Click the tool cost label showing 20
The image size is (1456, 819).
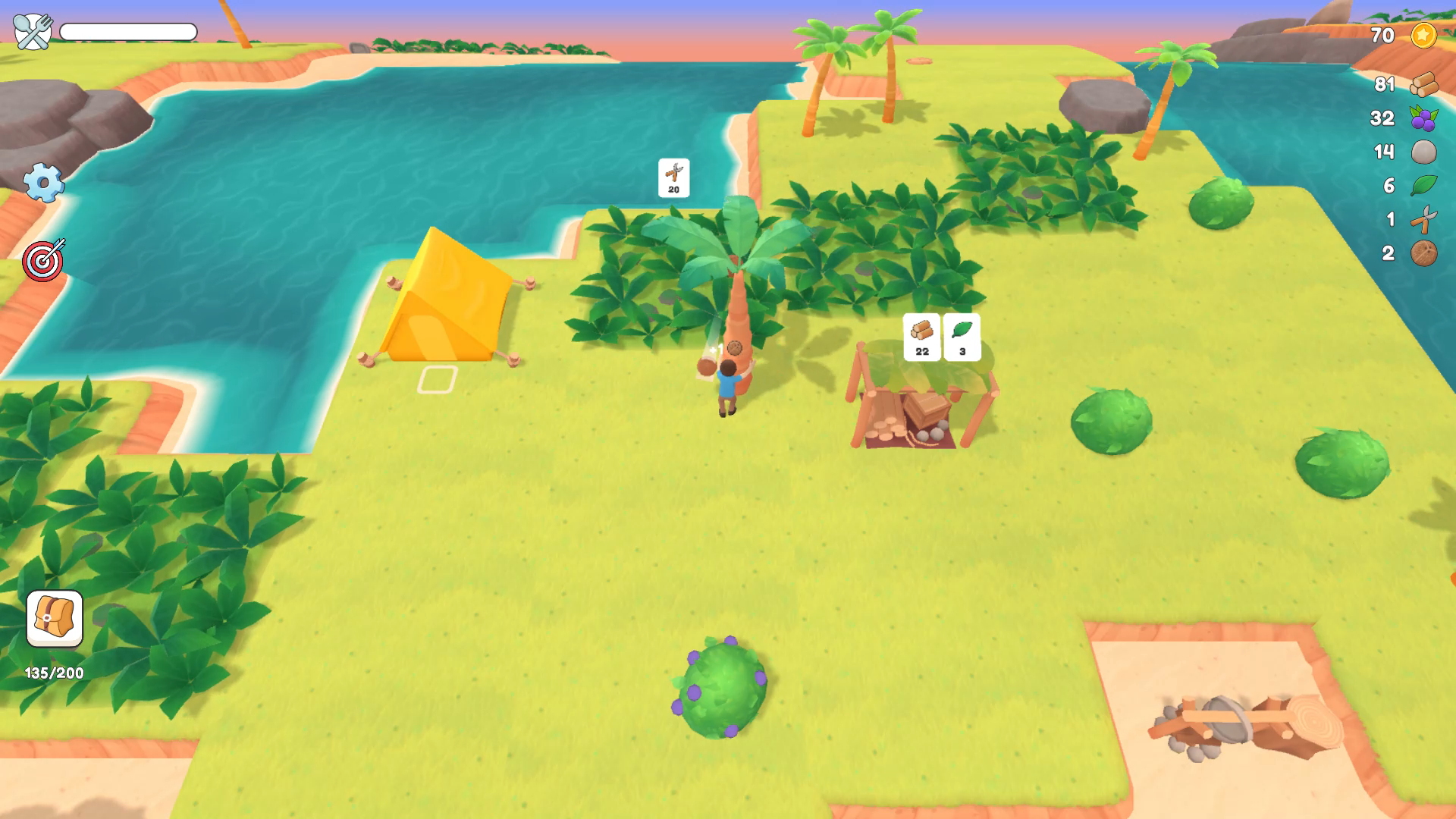point(673,177)
